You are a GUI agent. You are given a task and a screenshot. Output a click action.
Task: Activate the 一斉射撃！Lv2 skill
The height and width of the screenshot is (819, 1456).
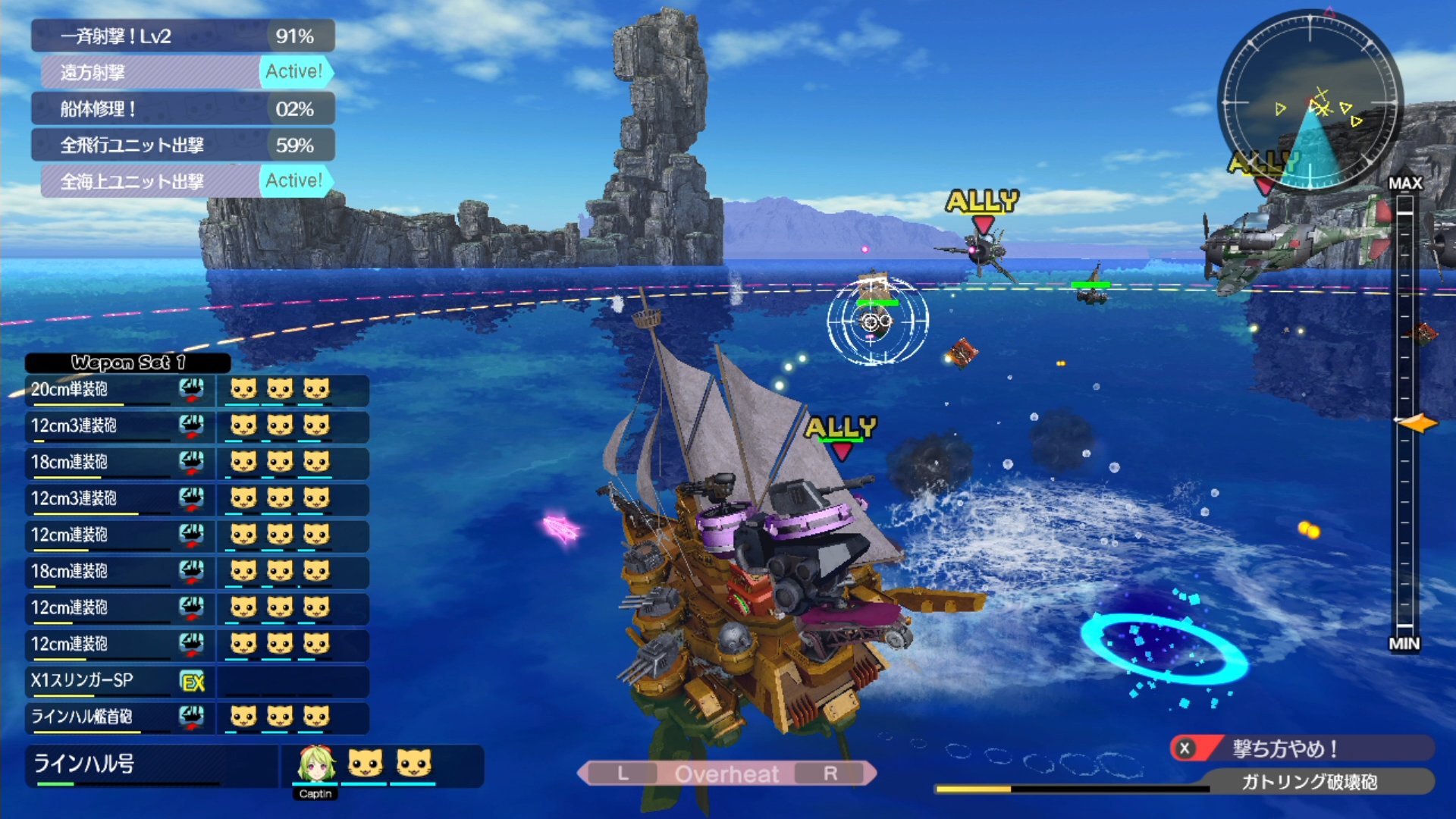(182, 36)
